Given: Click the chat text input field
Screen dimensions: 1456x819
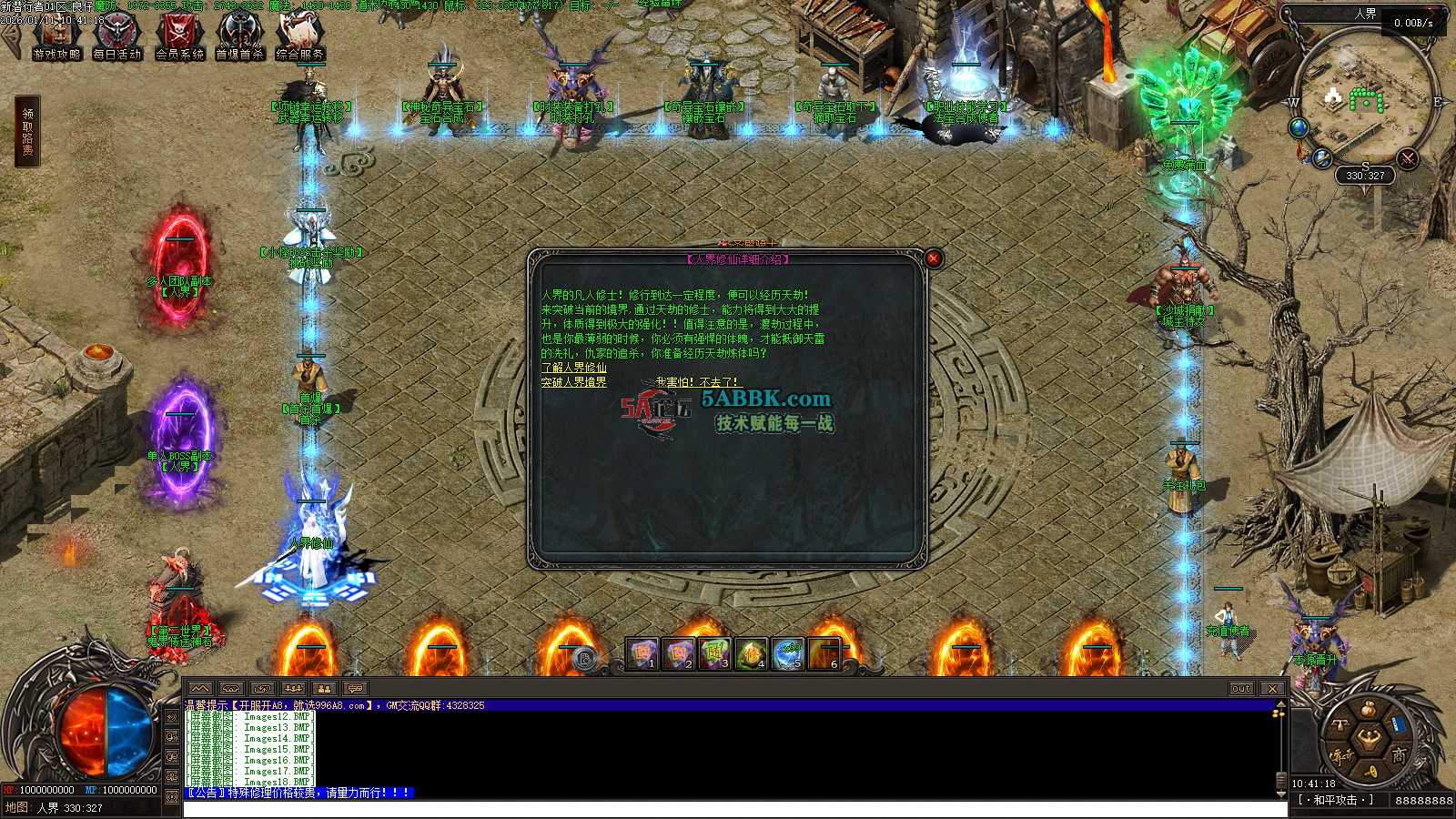Looking at the screenshot, I should click(x=728, y=809).
